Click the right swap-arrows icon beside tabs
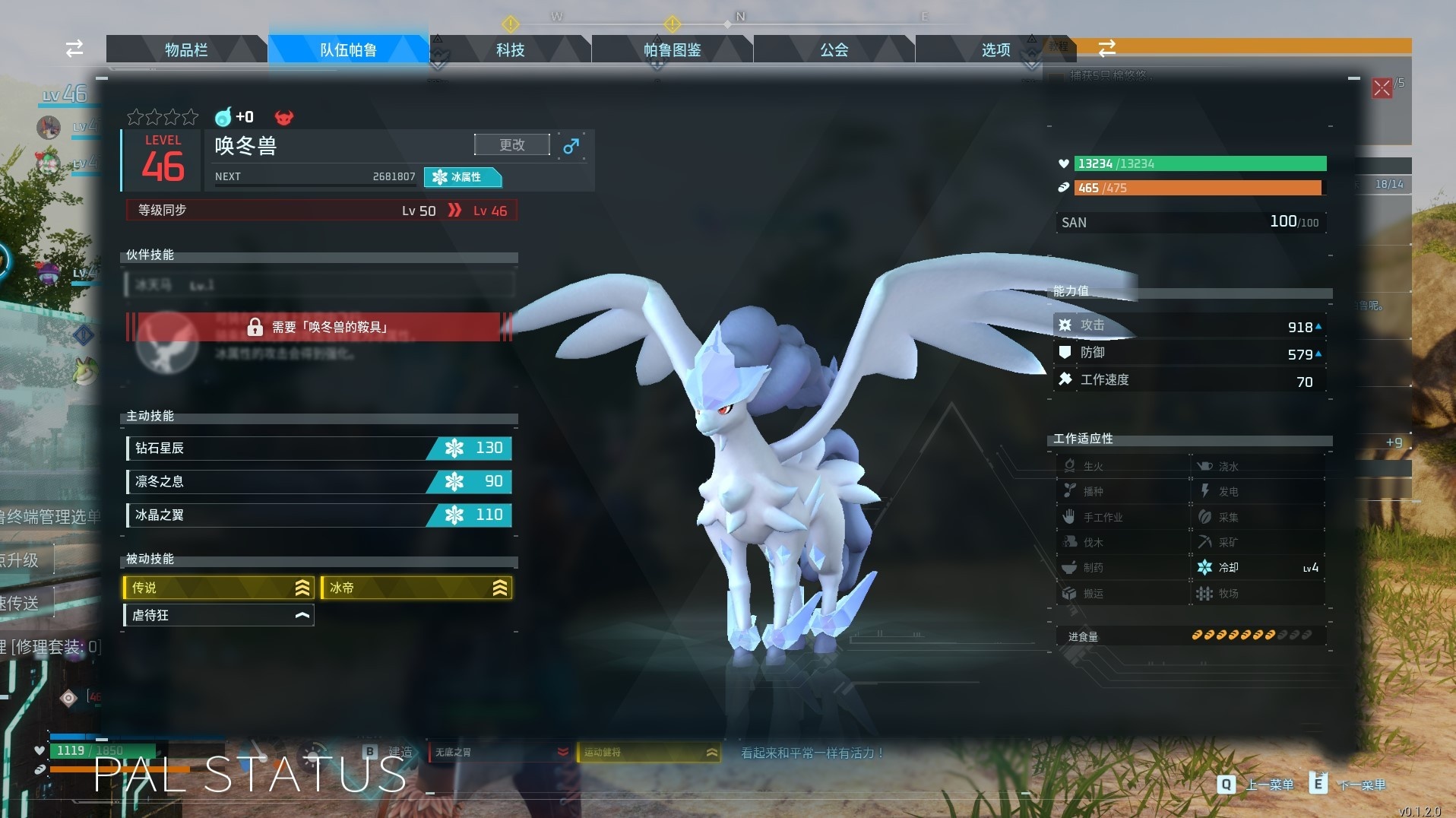The image size is (1456, 818). [x=1107, y=49]
